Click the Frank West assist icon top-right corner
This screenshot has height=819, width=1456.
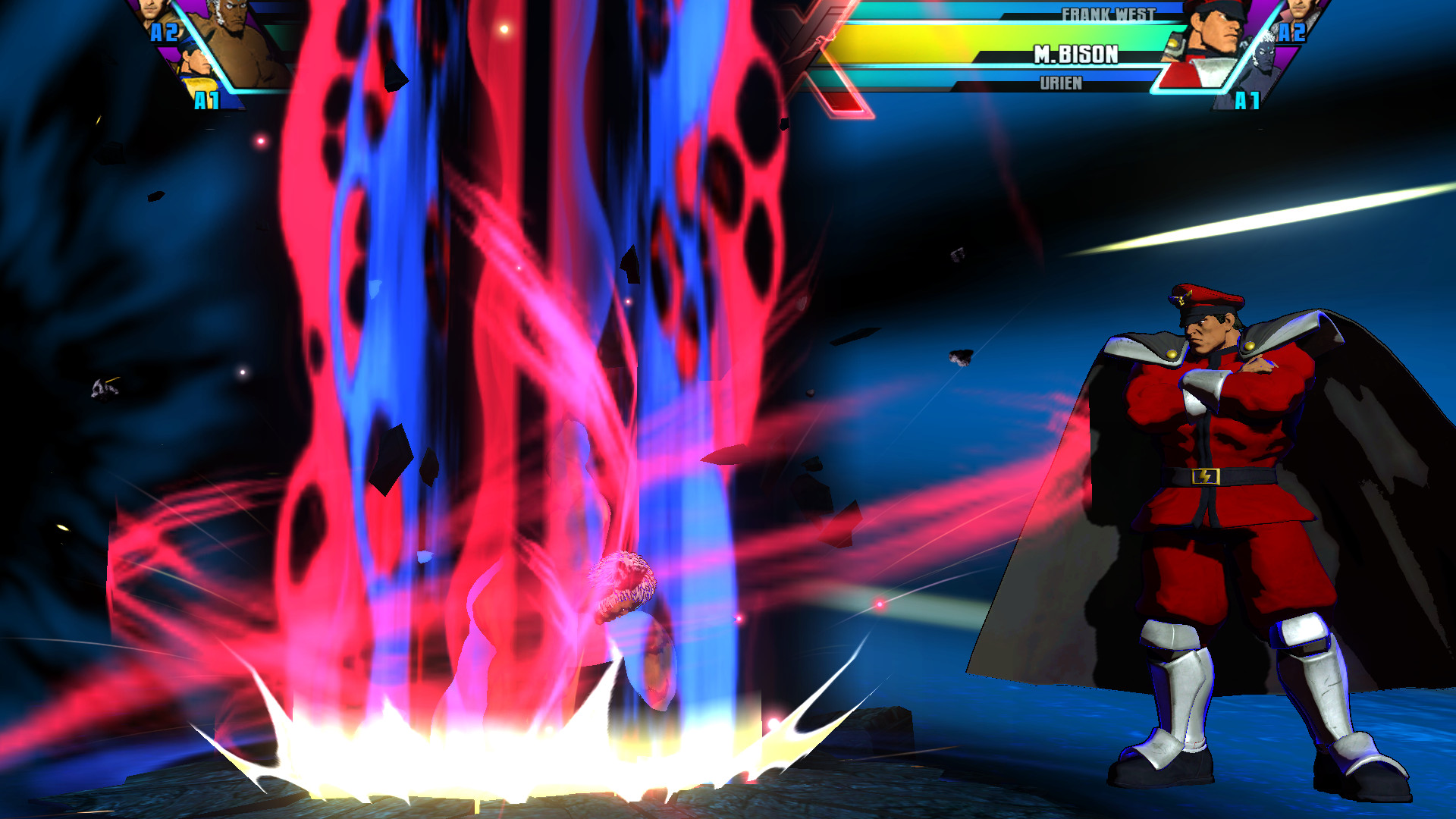click(x=1298, y=15)
